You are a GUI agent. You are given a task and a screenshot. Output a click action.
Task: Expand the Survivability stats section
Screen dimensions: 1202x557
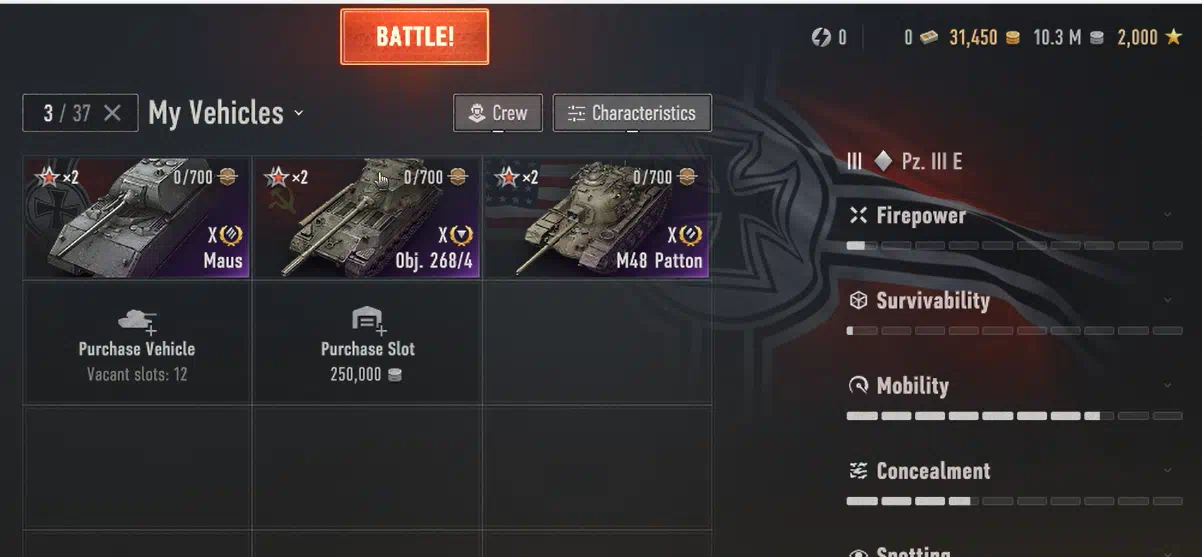pos(1014,301)
